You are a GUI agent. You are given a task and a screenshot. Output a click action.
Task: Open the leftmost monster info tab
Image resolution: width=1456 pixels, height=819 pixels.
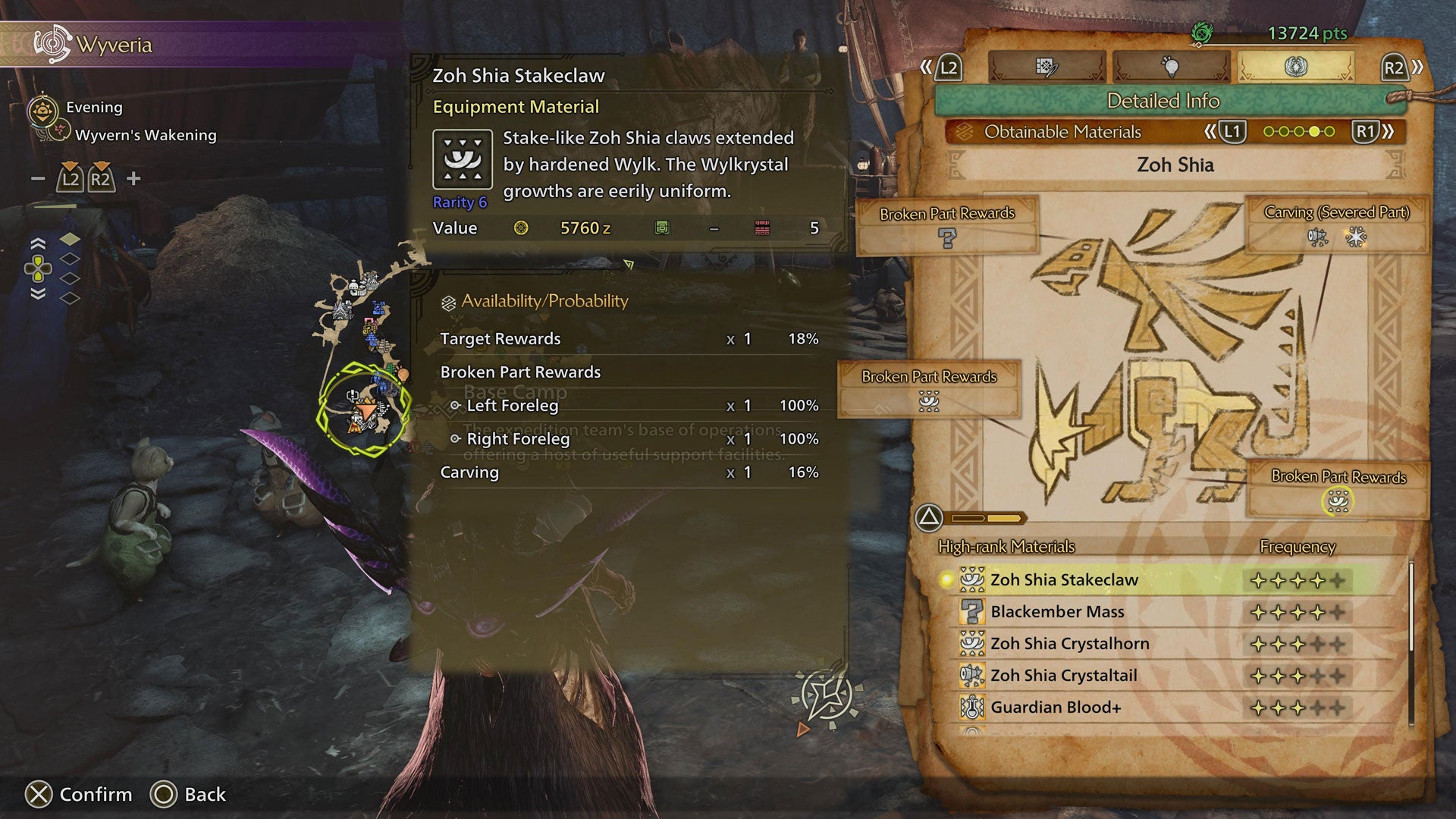click(1046, 66)
